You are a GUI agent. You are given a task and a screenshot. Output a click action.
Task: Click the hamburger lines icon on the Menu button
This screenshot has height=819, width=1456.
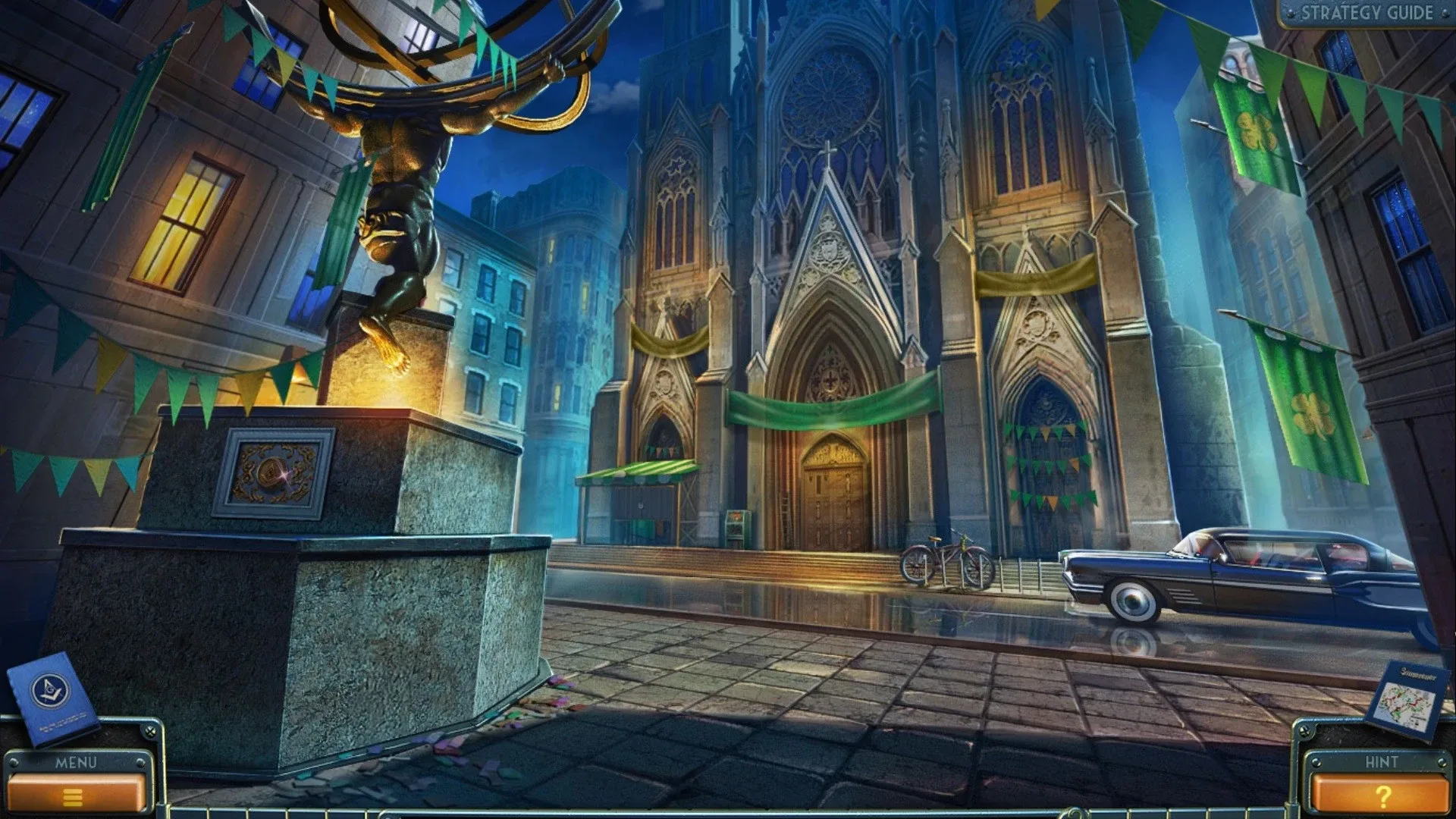(x=74, y=796)
